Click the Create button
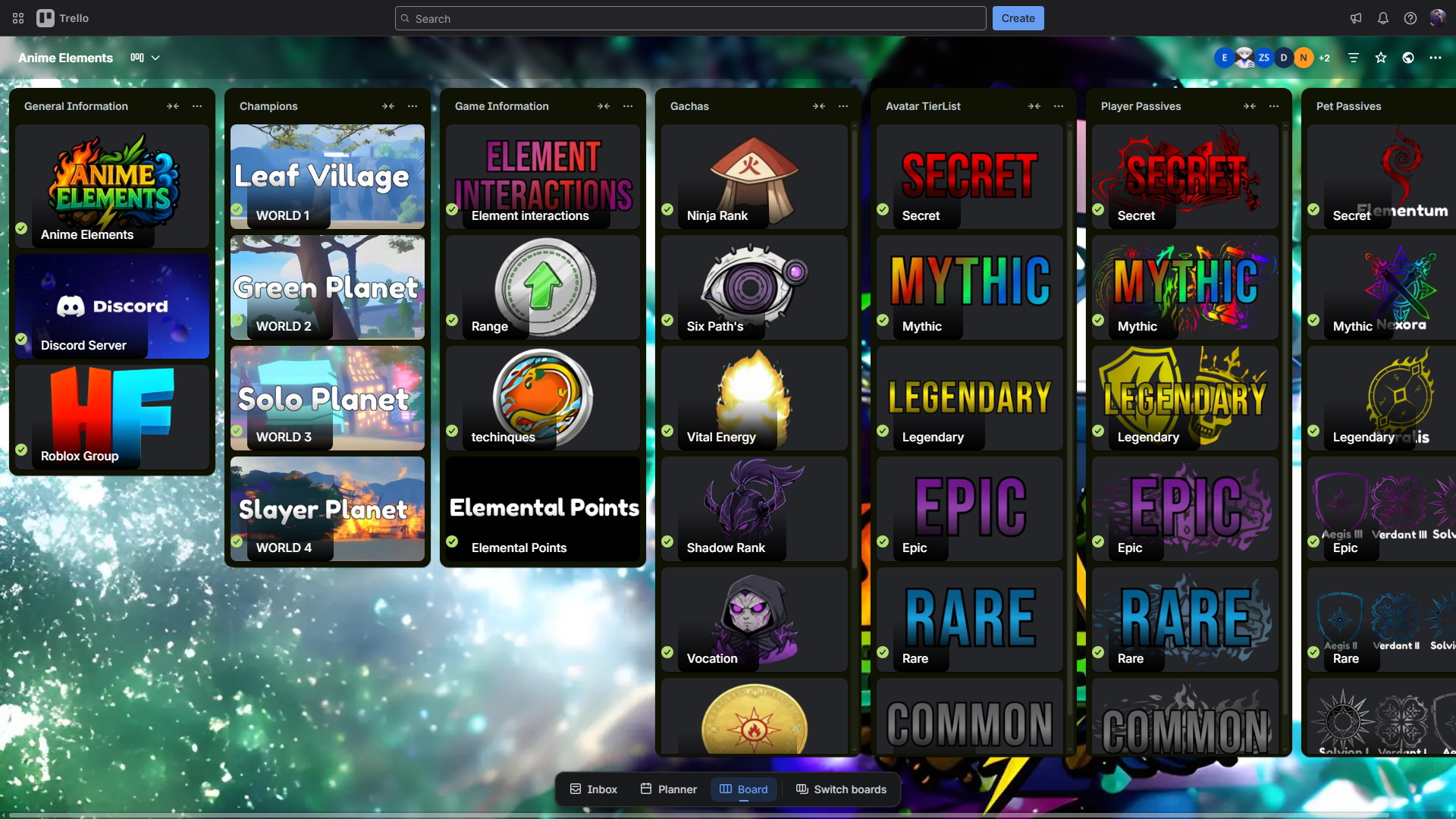Image resolution: width=1456 pixels, height=819 pixels. click(1018, 18)
